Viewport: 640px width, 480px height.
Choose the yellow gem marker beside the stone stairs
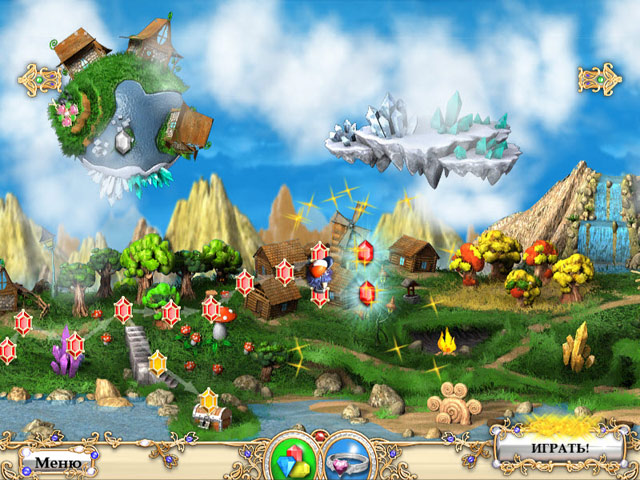[157, 362]
